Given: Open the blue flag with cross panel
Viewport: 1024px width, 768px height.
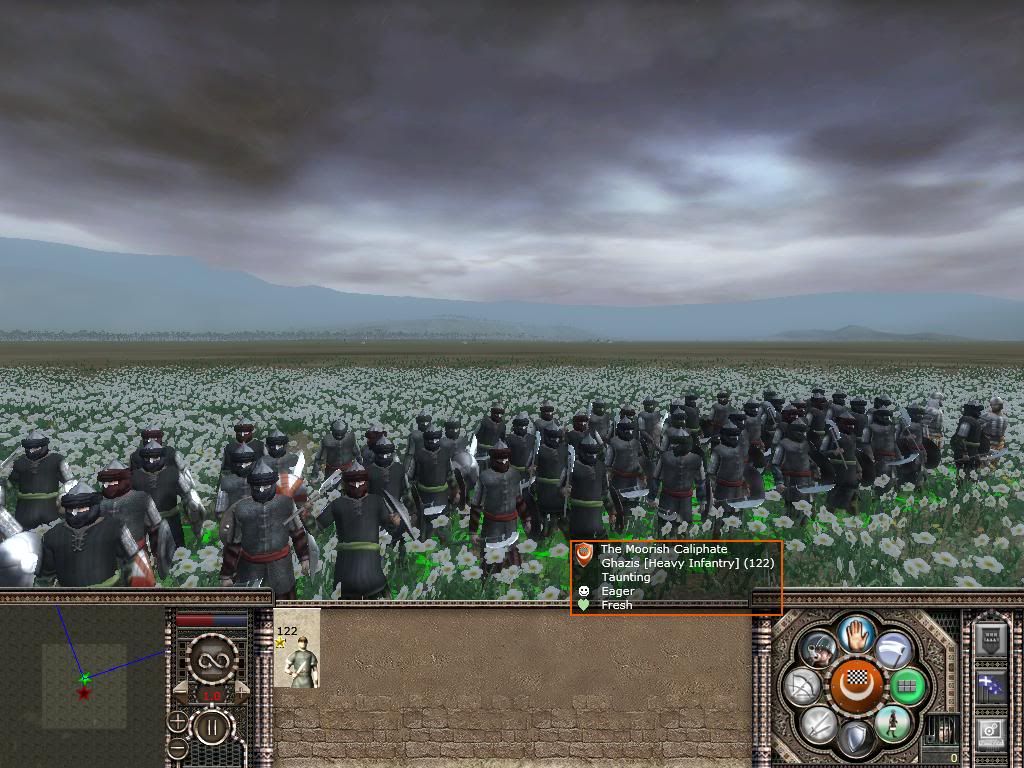Looking at the screenshot, I should pyautogui.click(x=990, y=686).
